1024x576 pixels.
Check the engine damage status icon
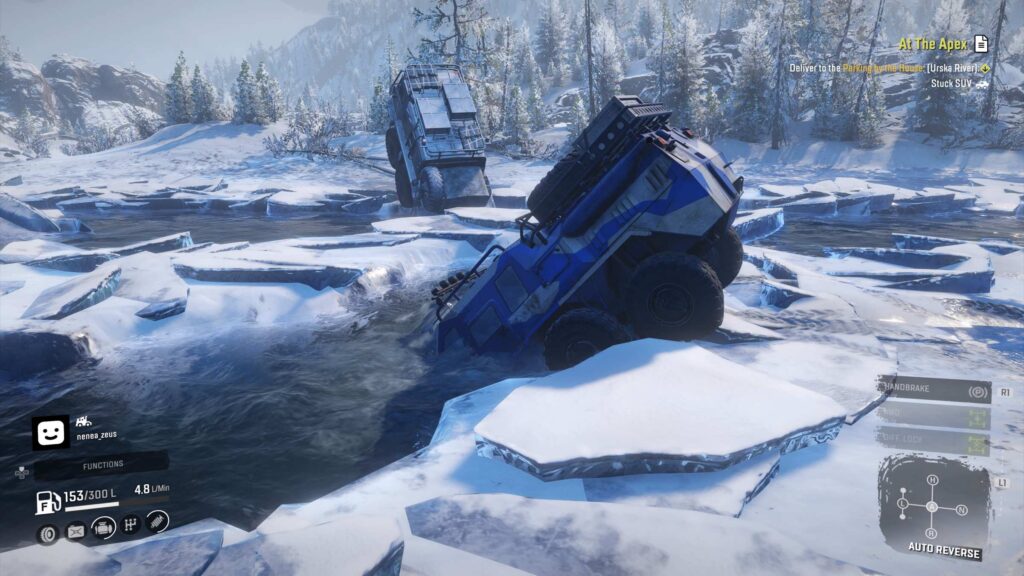coord(102,526)
